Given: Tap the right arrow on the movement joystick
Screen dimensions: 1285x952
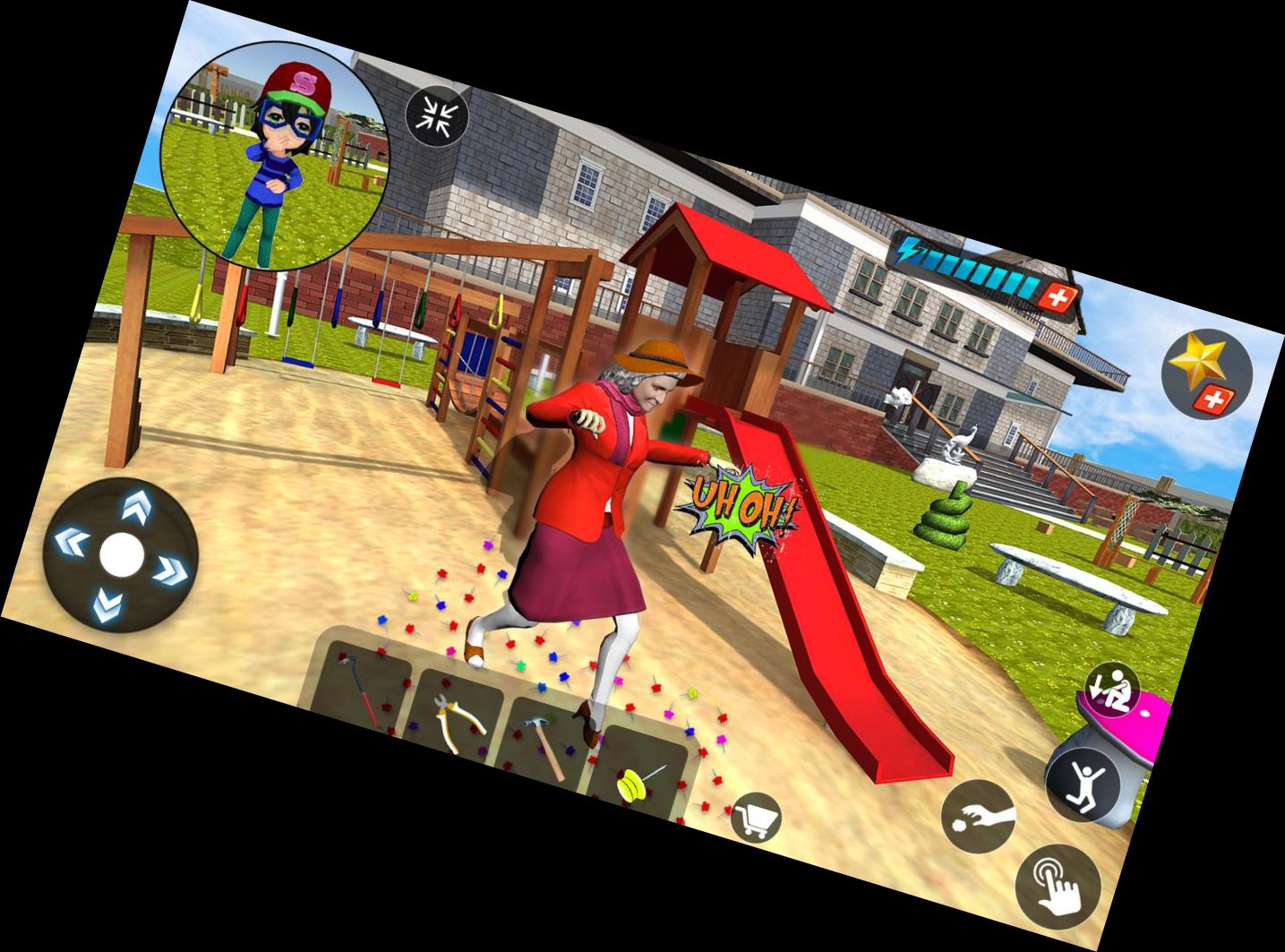Looking at the screenshot, I should 170,570.
